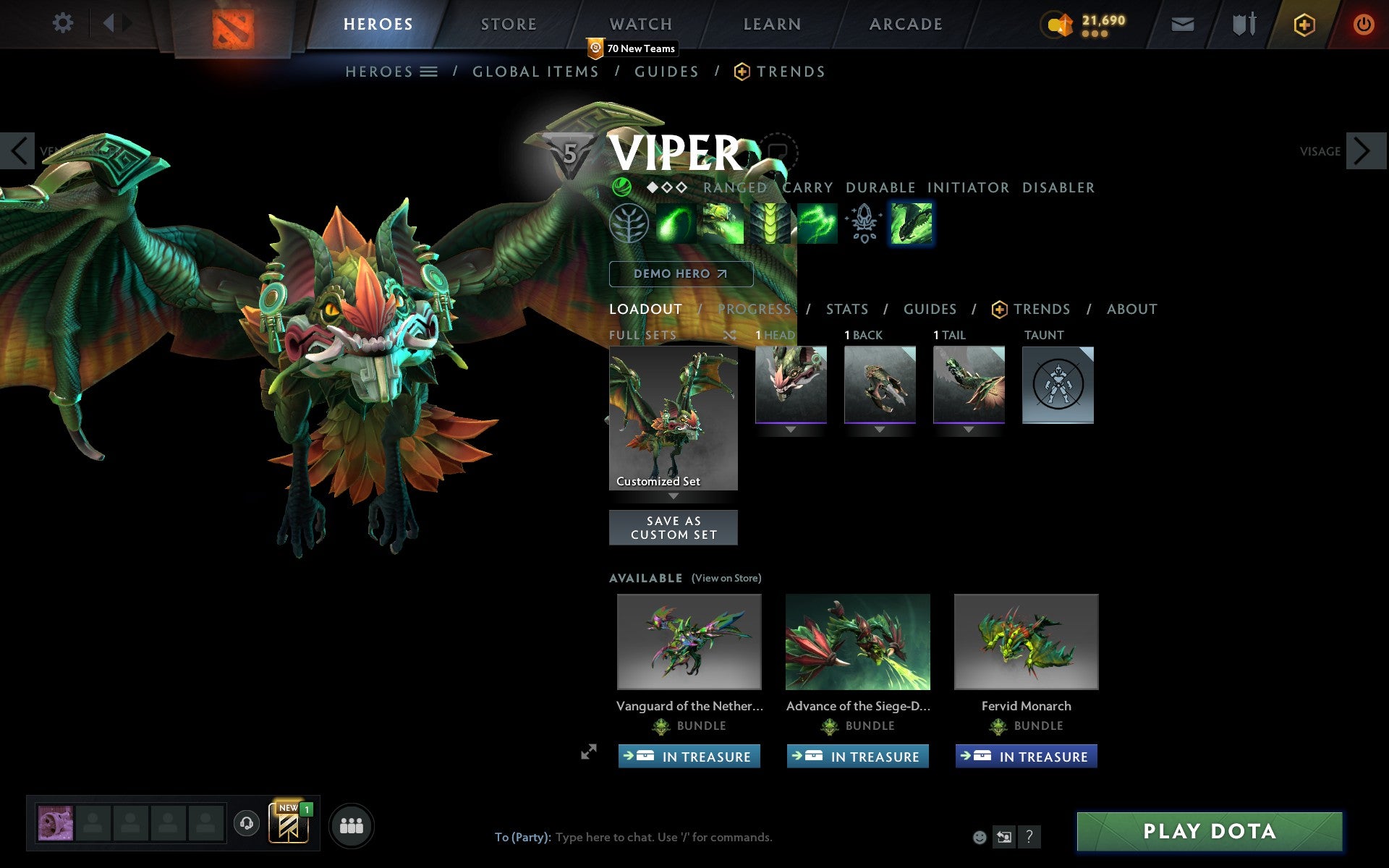Image resolution: width=1389 pixels, height=868 pixels.
Task: Switch to the Watch tab
Action: pos(641,24)
